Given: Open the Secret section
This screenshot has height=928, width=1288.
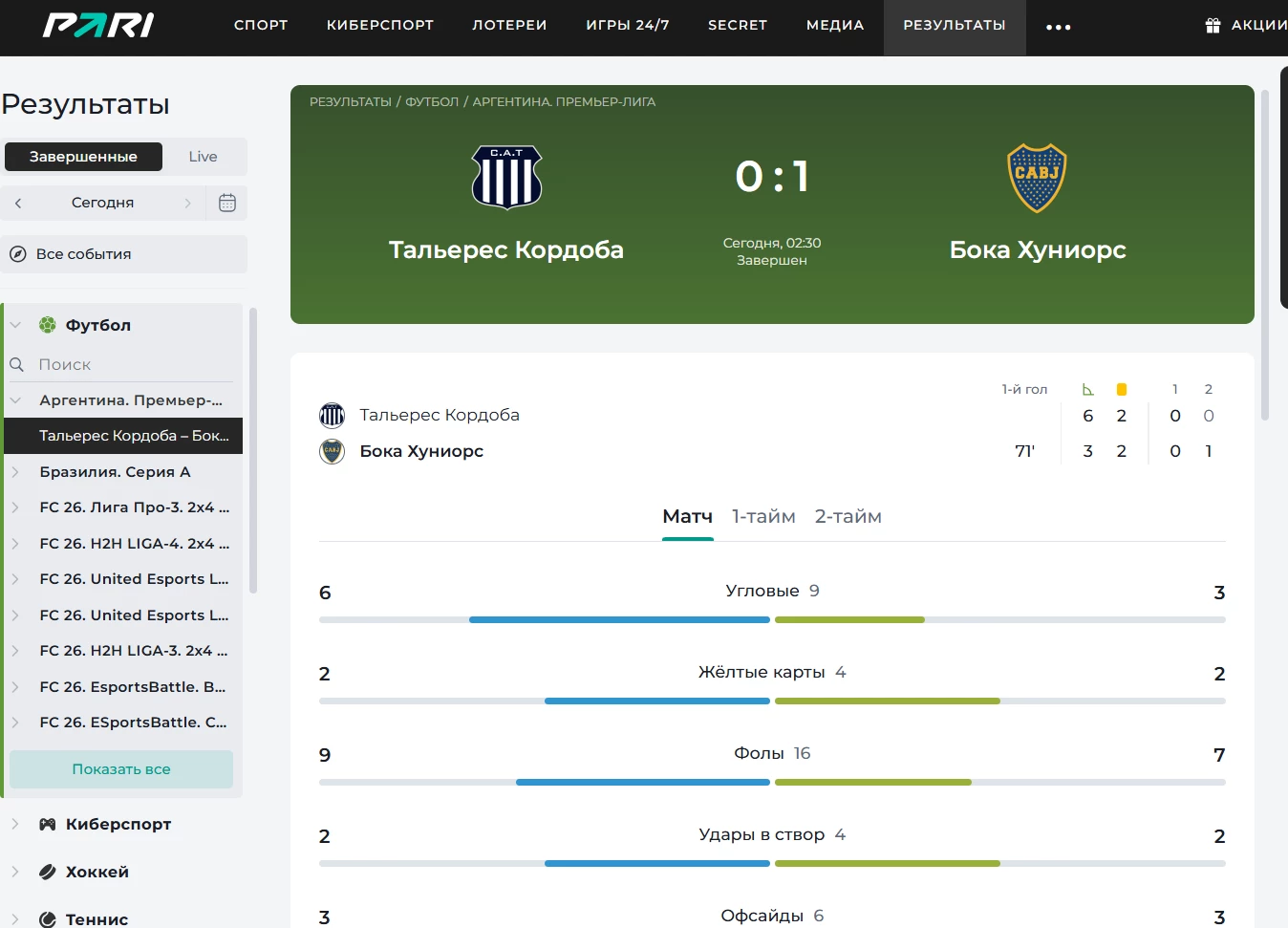Looking at the screenshot, I should tap(737, 25).
